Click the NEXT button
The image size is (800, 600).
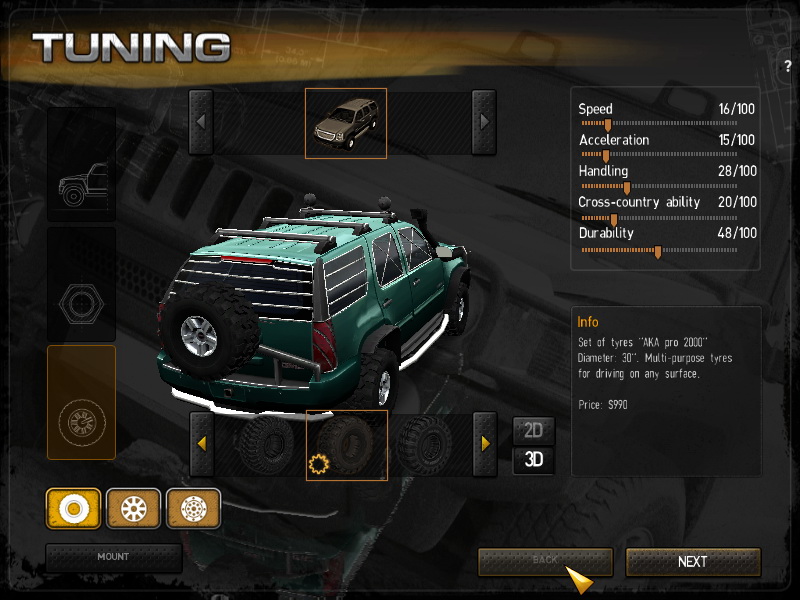click(693, 561)
